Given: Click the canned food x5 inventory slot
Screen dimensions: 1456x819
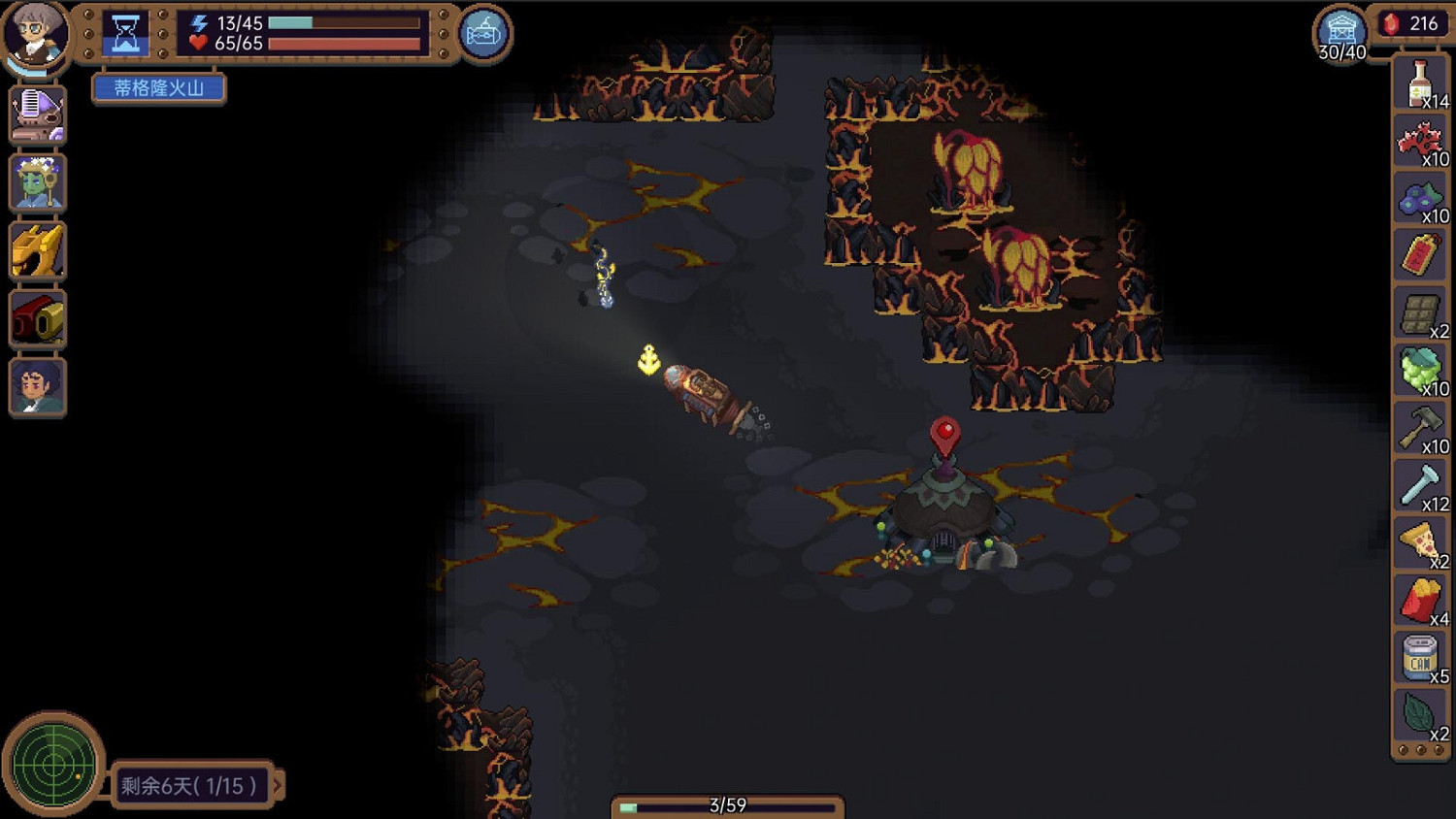Looking at the screenshot, I should 1419,658.
